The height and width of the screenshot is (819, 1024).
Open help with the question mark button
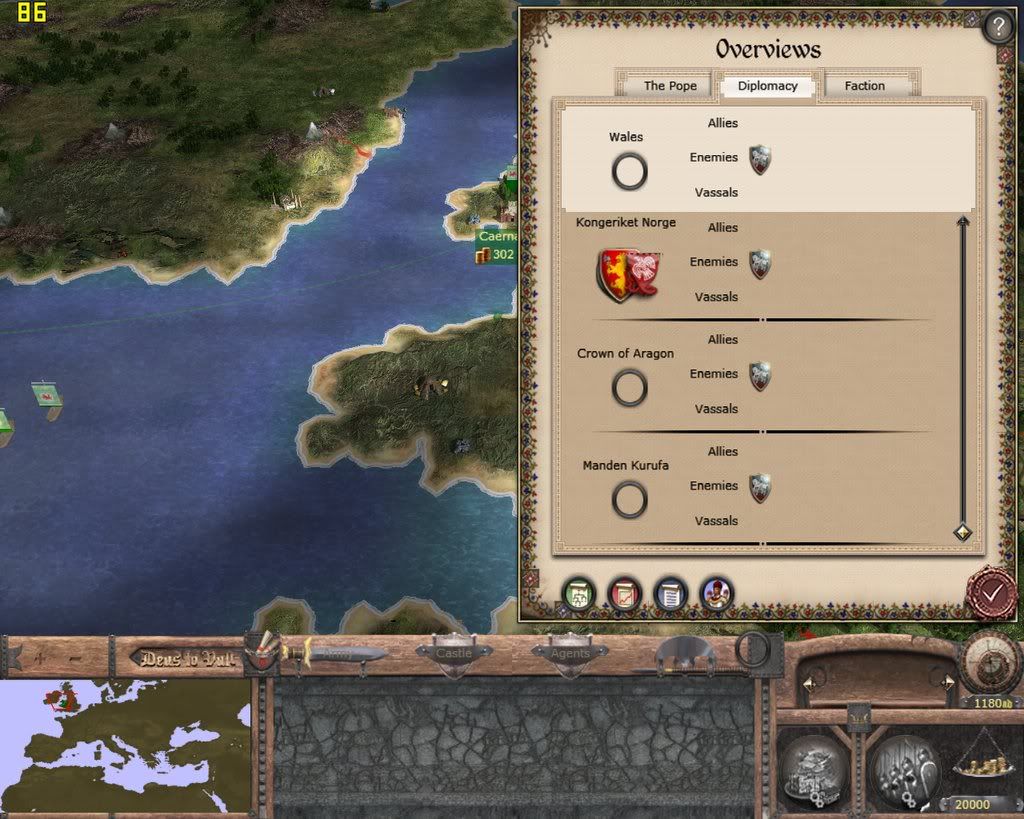[998, 27]
